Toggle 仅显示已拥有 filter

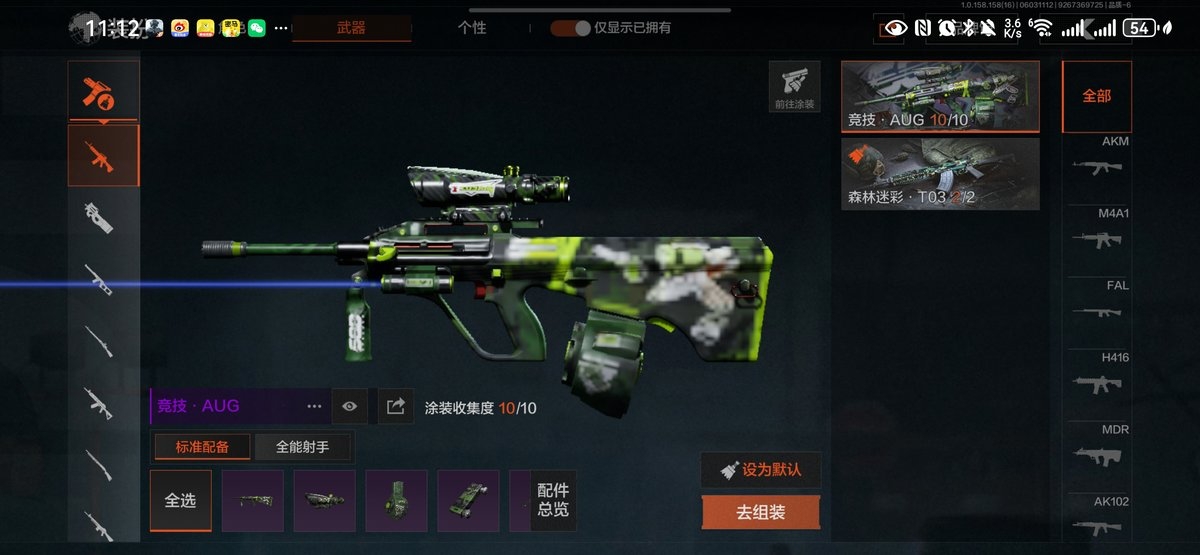(571, 28)
